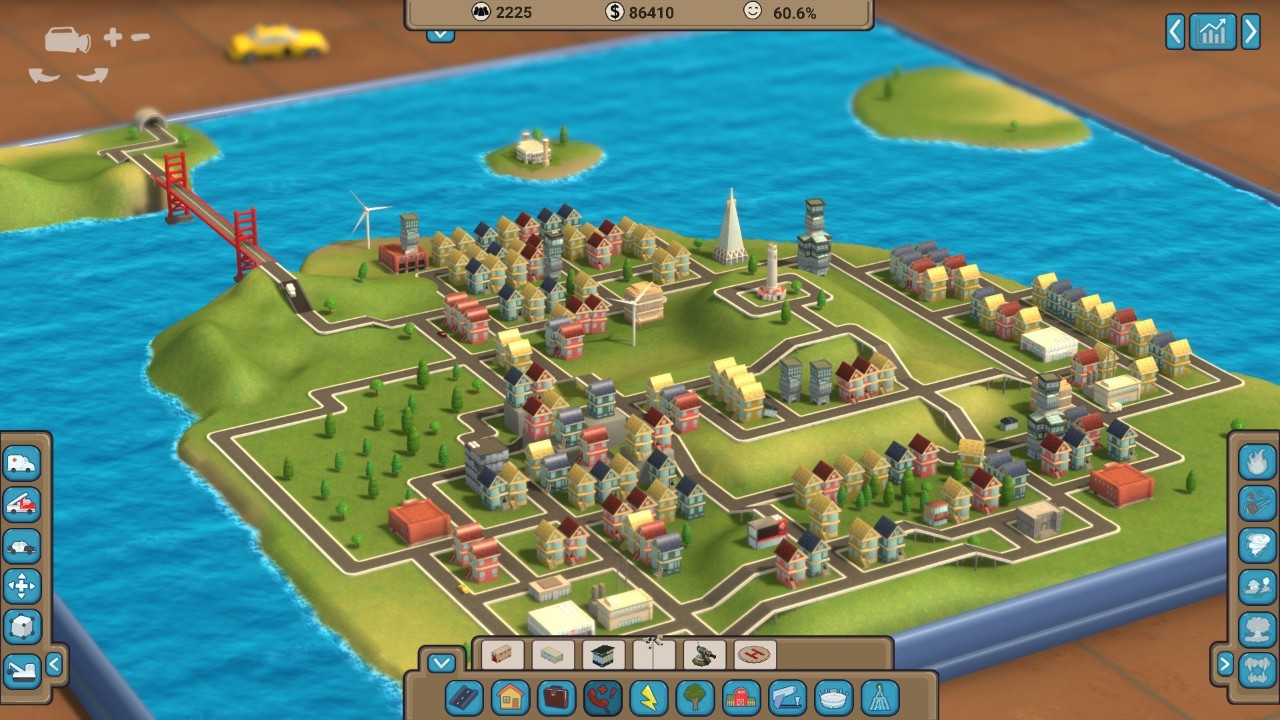Choose the briefcase commercial category
Image resolution: width=1280 pixels, height=720 pixels.
coord(556,696)
